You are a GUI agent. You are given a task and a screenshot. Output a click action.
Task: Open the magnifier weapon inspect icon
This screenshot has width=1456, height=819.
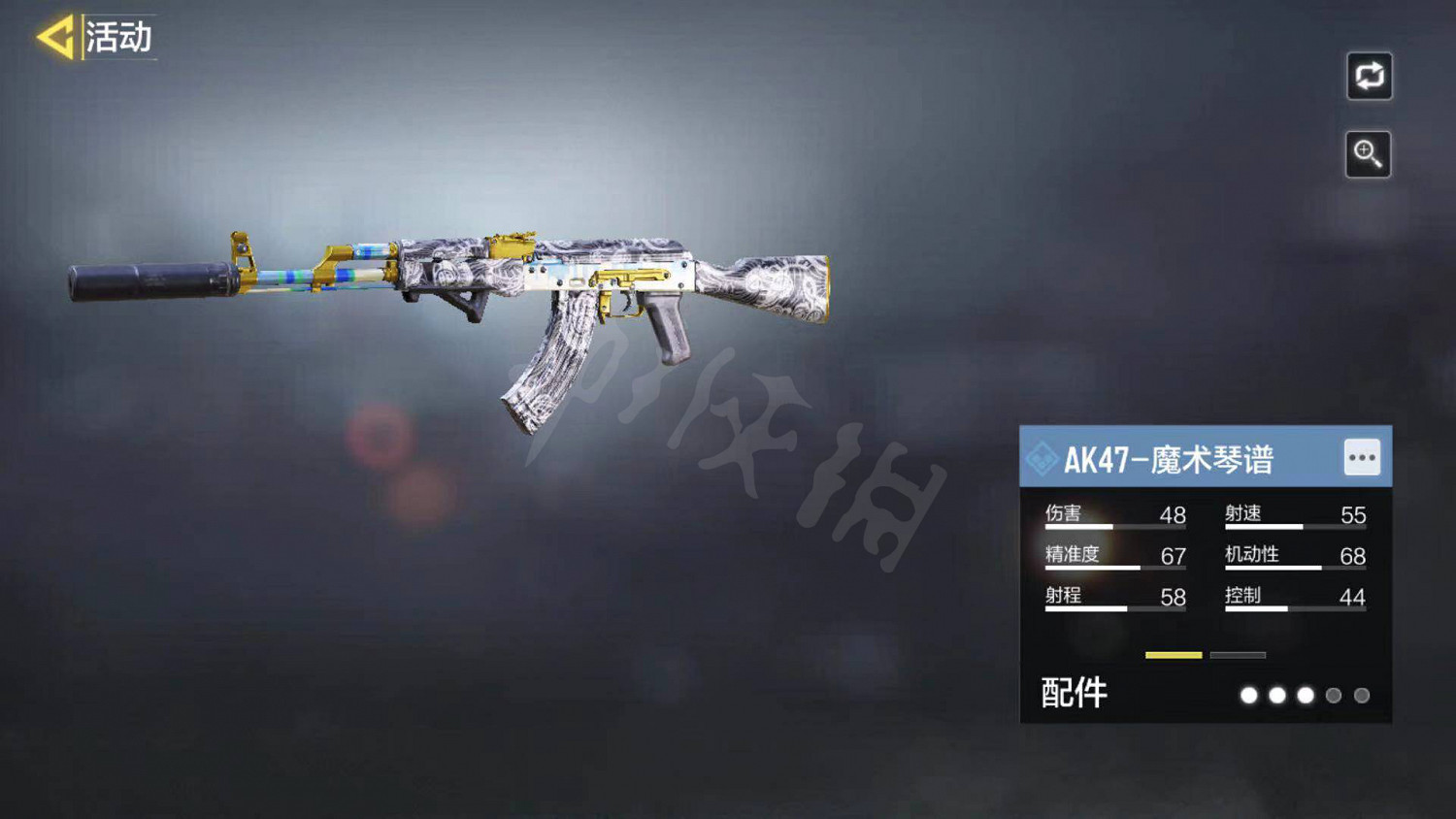1369,153
